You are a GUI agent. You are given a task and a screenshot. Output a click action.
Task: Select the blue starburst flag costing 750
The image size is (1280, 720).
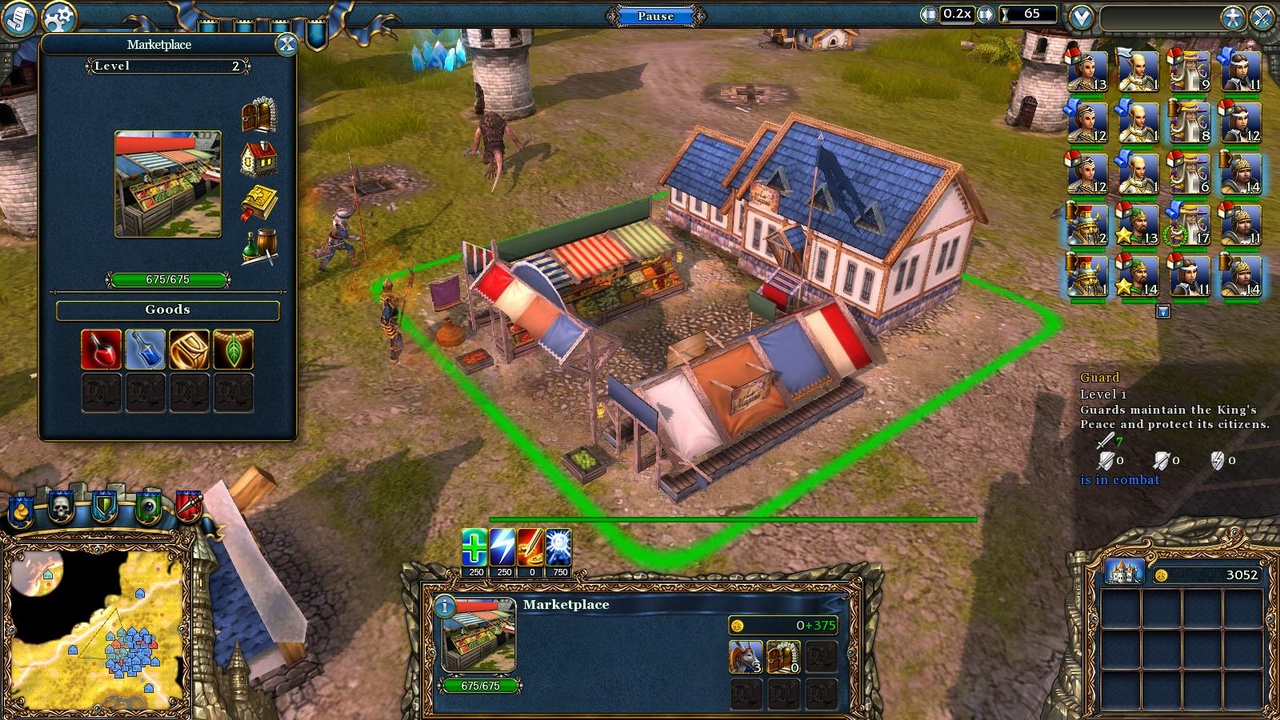click(x=559, y=545)
